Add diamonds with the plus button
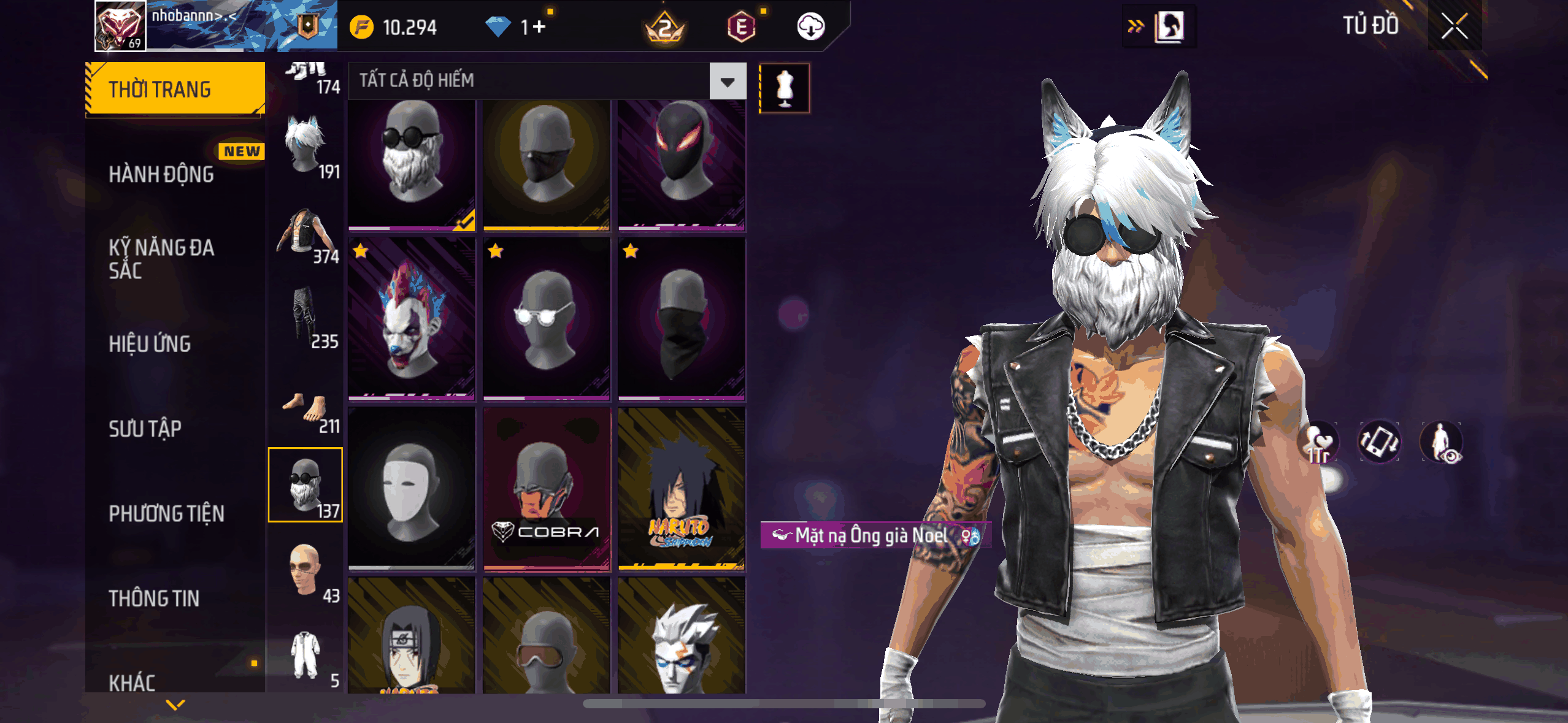1568x723 pixels. coord(539,27)
